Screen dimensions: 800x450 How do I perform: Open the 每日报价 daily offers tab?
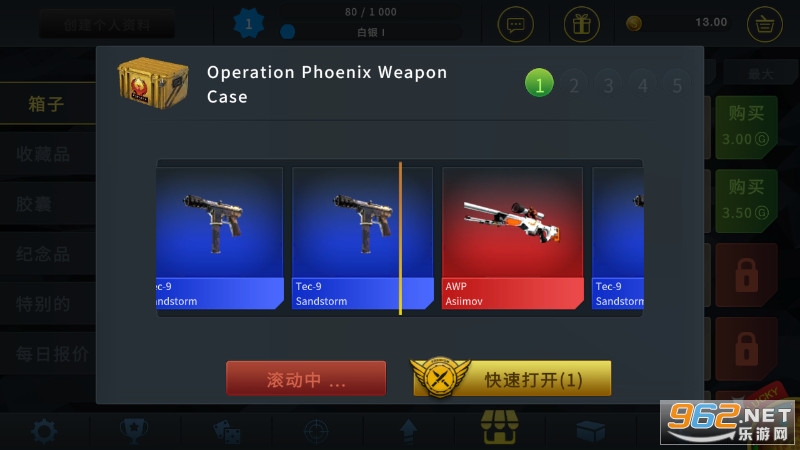(x=50, y=354)
